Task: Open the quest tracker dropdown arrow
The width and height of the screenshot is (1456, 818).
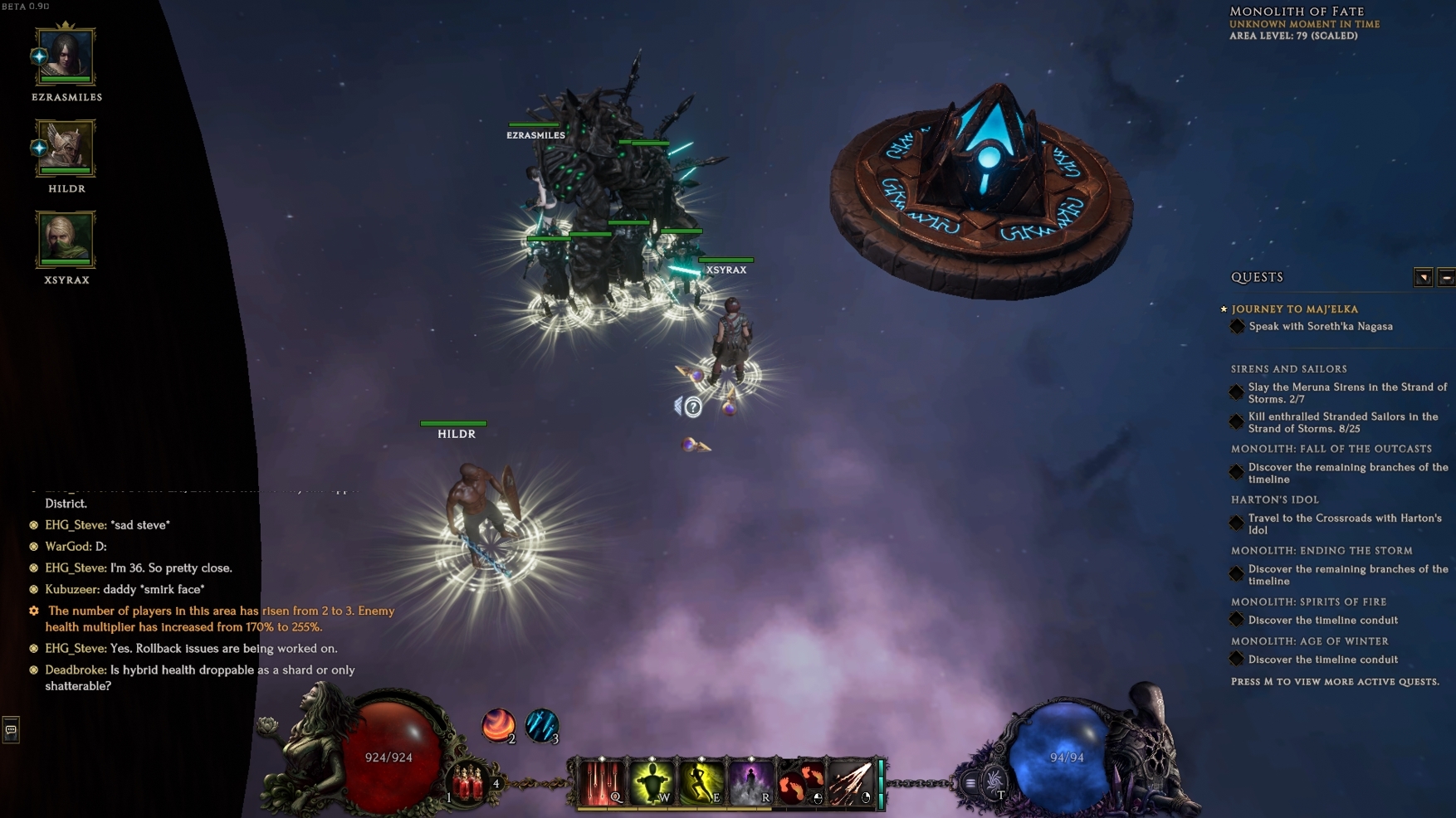Action: [x=1423, y=278]
